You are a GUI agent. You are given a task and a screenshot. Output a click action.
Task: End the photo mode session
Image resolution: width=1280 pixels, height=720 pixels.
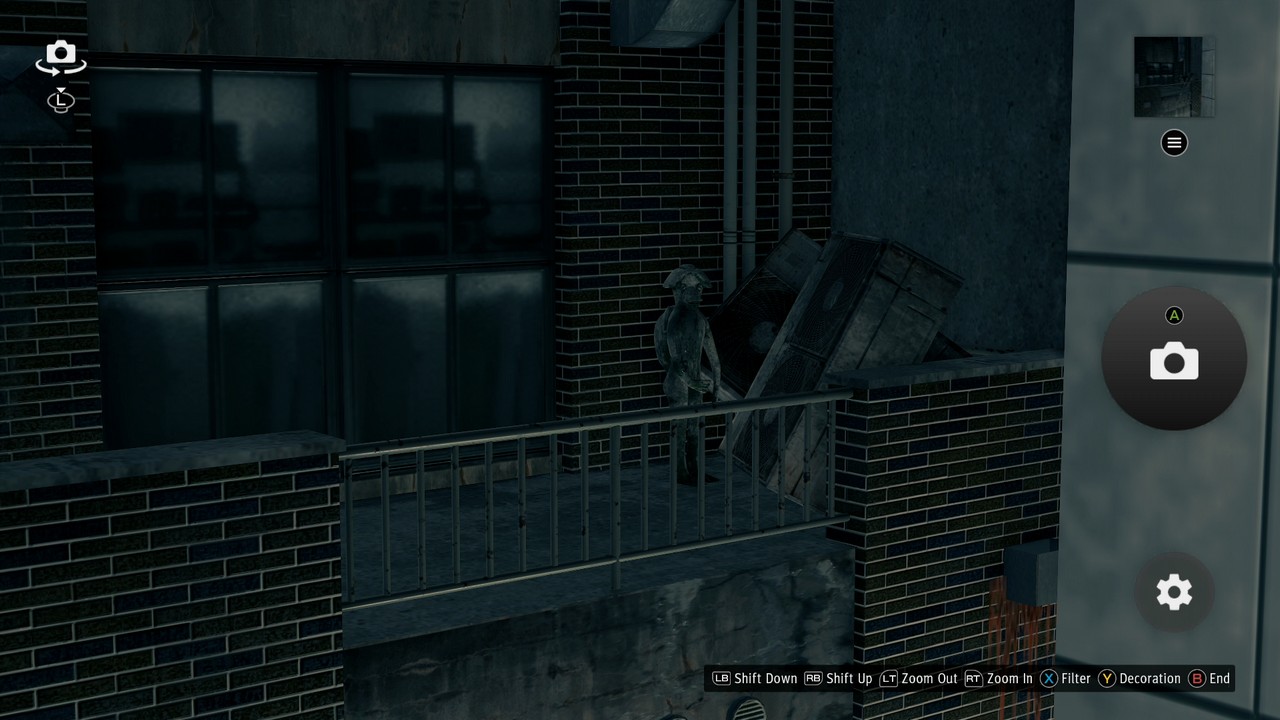click(1220, 678)
